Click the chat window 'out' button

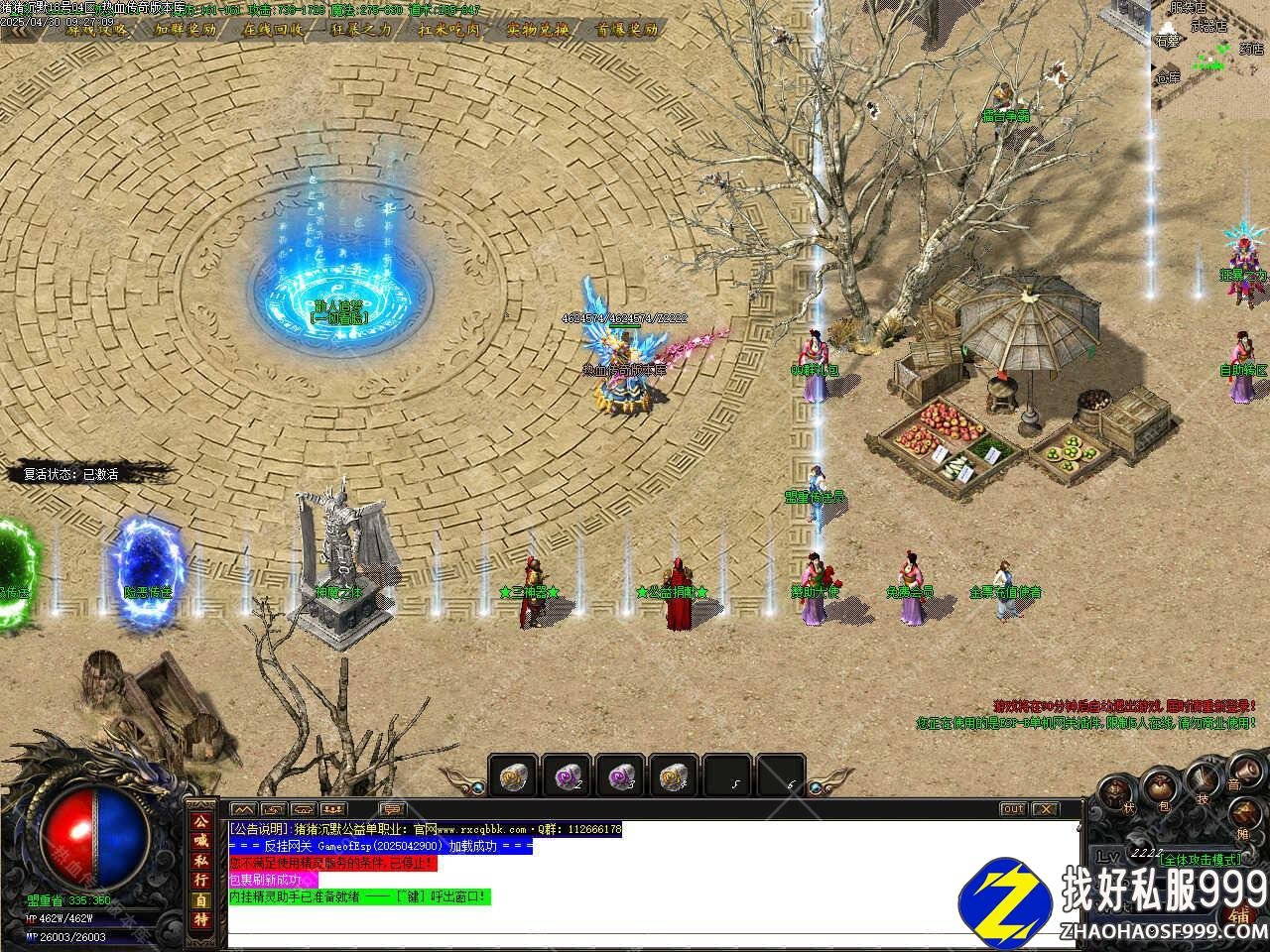[1012, 809]
